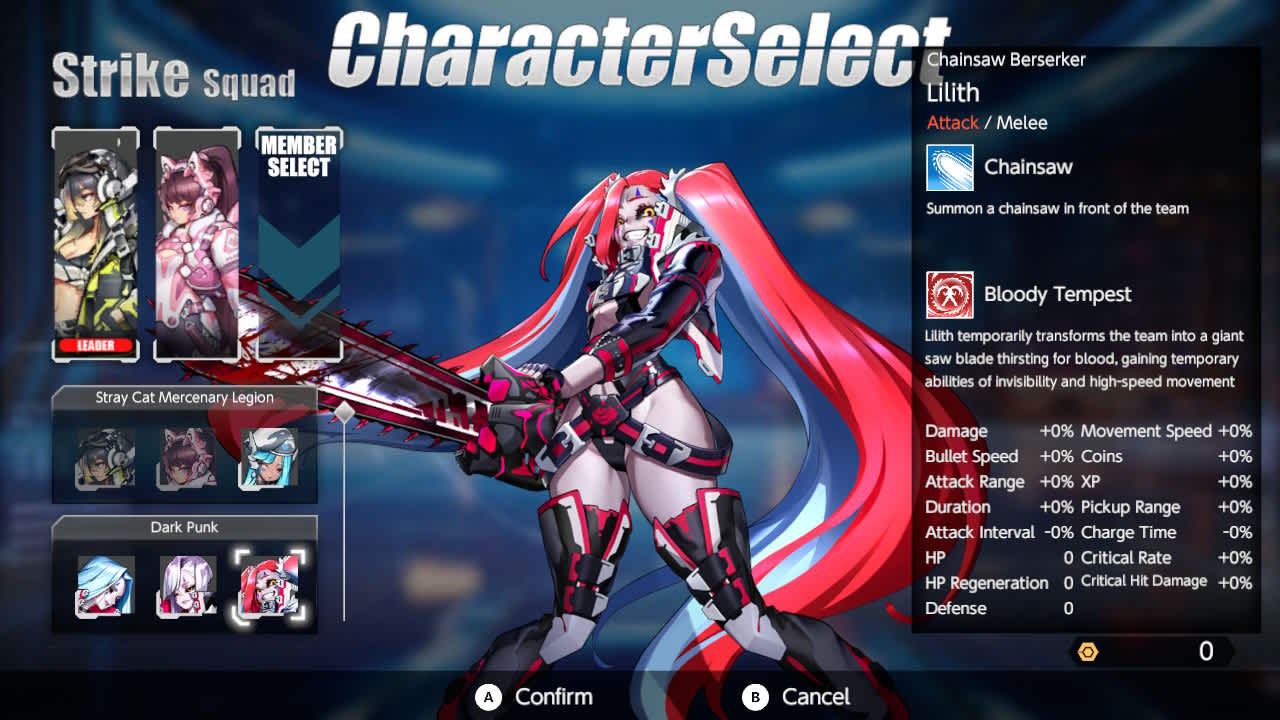Select the pink mech squad member card

click(198, 240)
